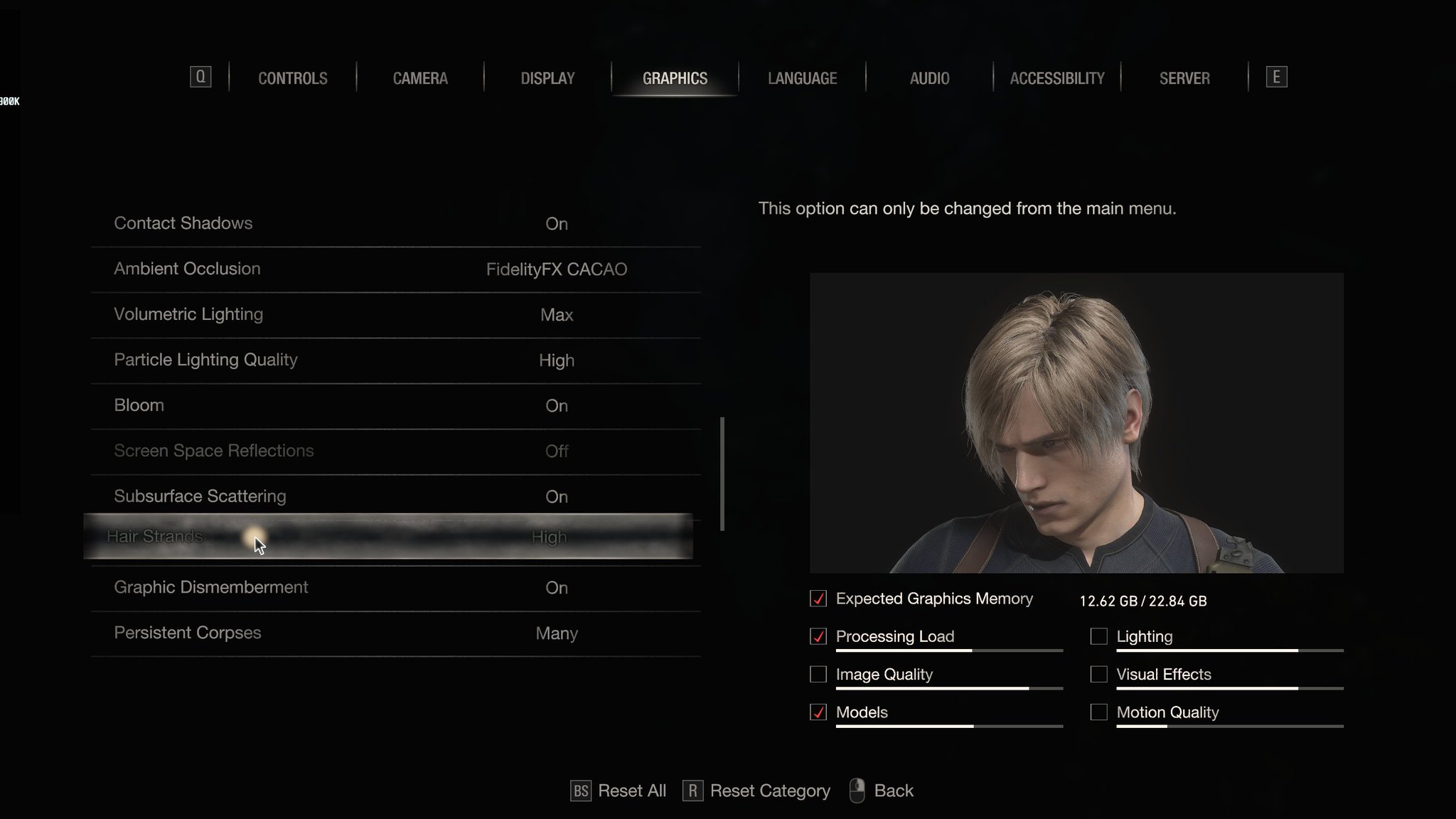The image size is (1456, 819).
Task: Click the BS key icon beside Reset All
Action: pyautogui.click(x=580, y=790)
